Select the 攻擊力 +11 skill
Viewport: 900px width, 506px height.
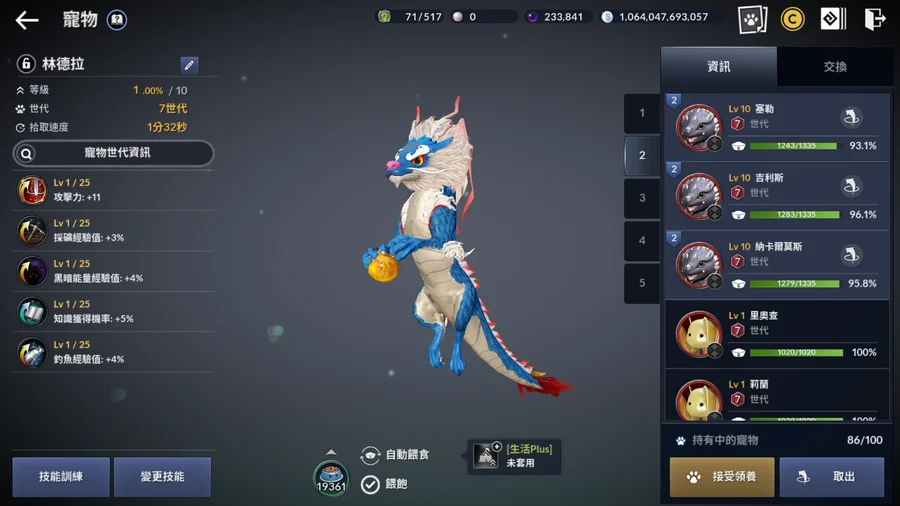(x=113, y=190)
